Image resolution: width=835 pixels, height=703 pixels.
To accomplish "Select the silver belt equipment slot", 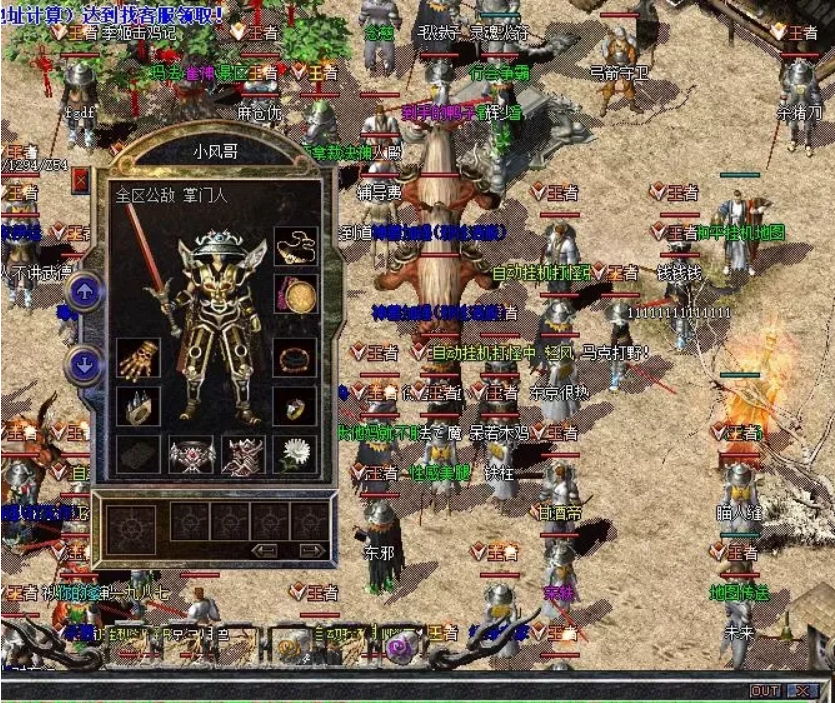I will 191,455.
